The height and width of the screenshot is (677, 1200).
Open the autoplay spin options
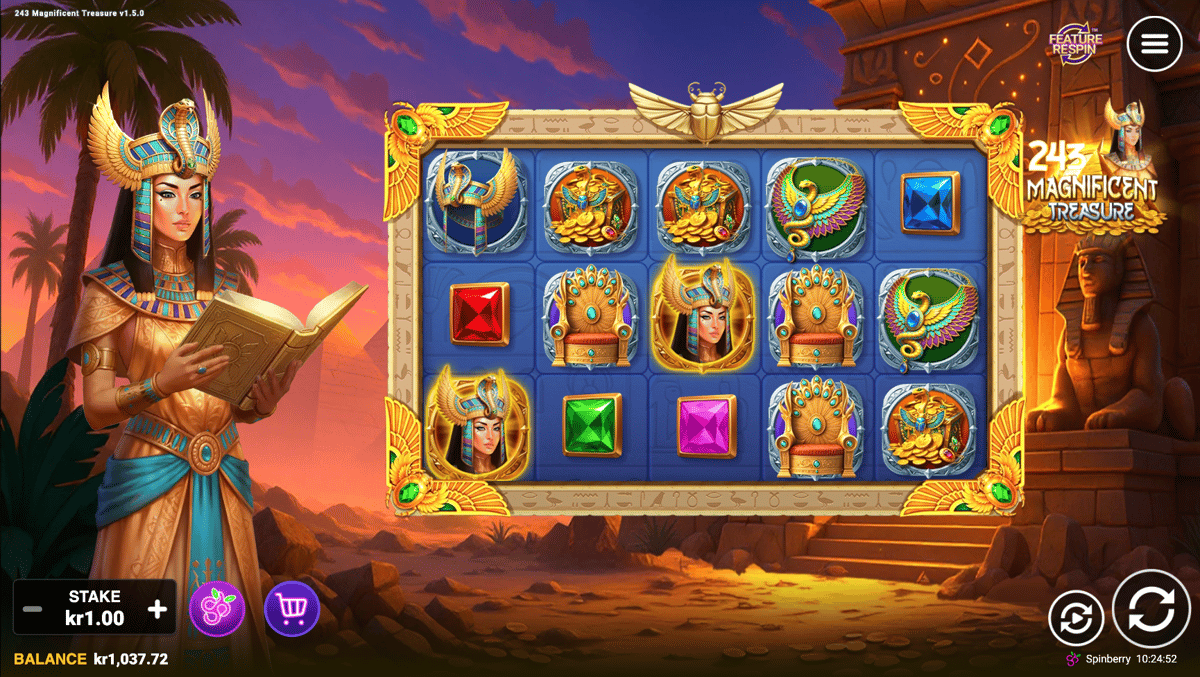(x=1076, y=618)
